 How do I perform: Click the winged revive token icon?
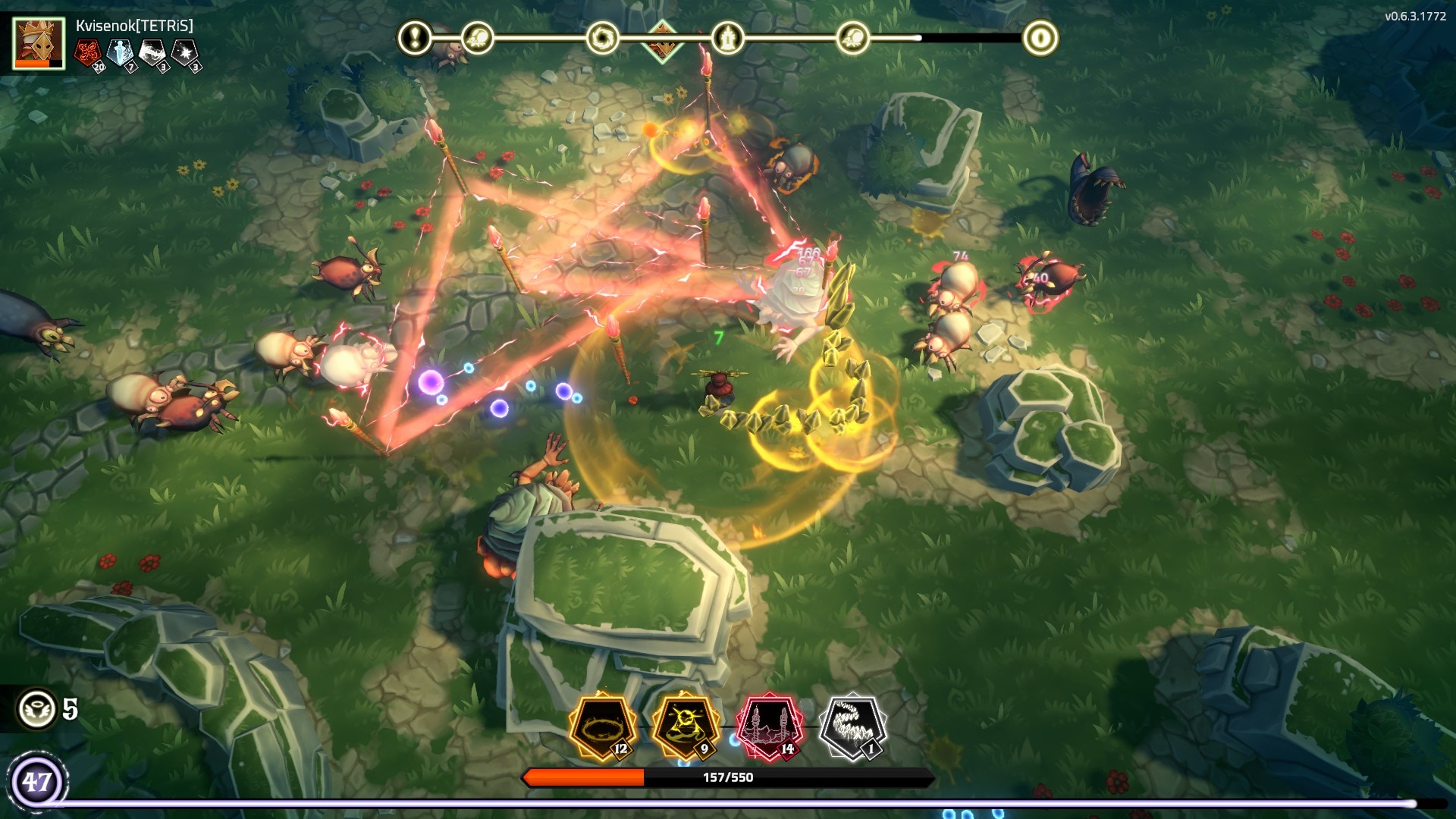tap(36, 709)
